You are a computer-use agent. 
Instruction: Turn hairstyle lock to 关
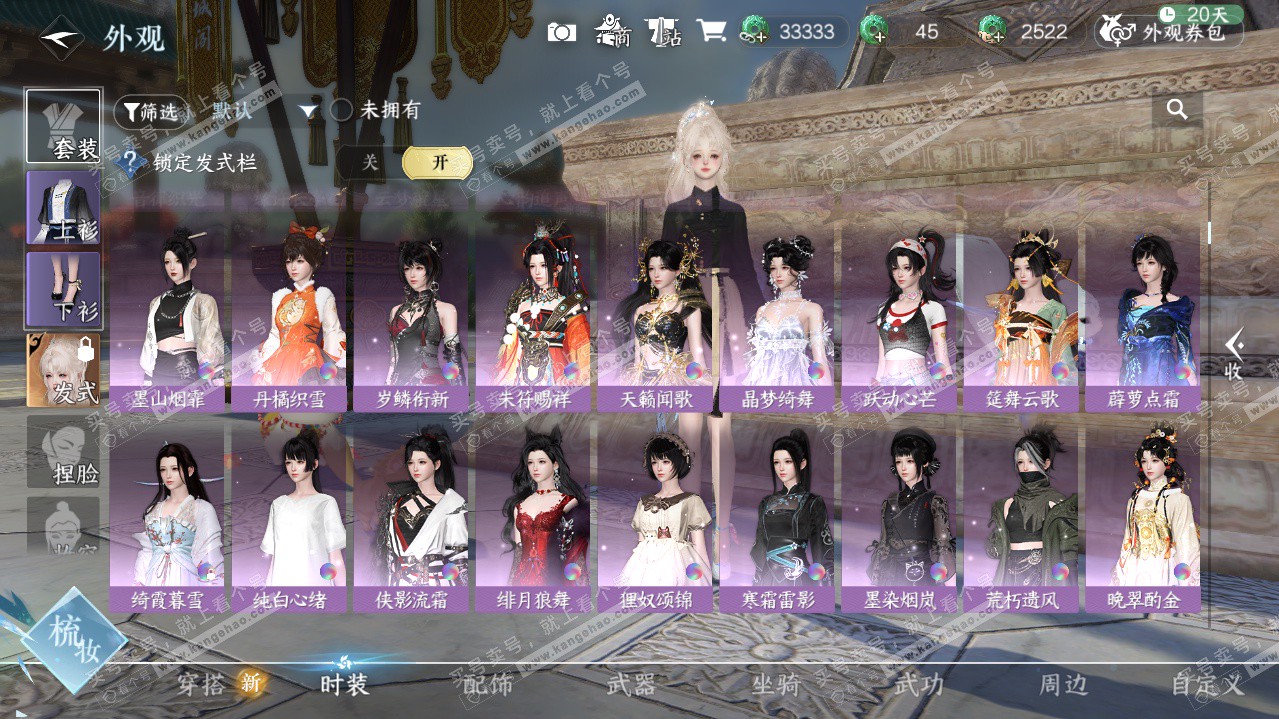click(x=370, y=163)
